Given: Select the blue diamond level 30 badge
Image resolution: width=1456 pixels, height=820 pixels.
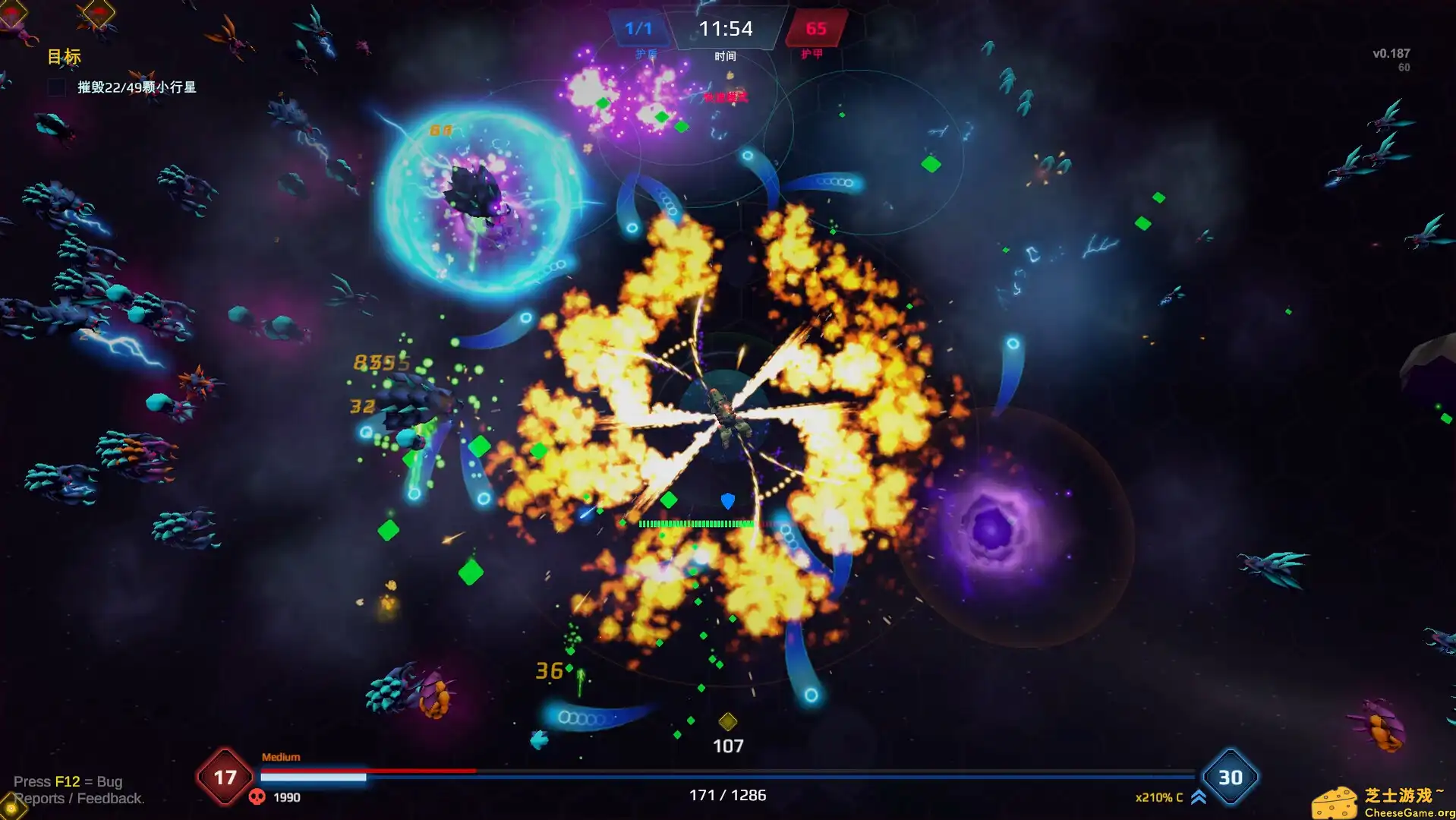Looking at the screenshot, I should 1231,777.
